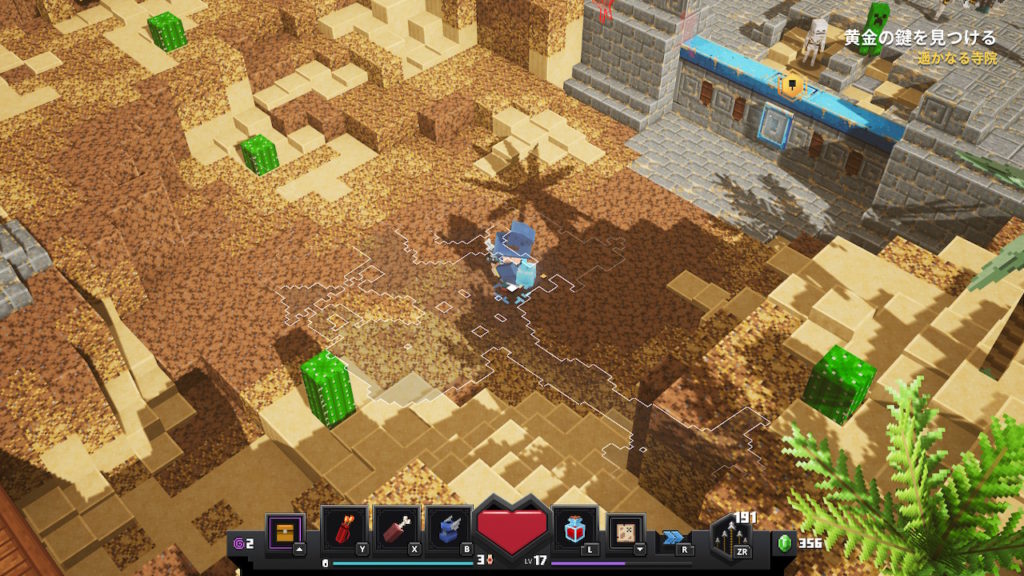
Task: Trigger the blue dodge roll arrows
Action: (x=673, y=537)
